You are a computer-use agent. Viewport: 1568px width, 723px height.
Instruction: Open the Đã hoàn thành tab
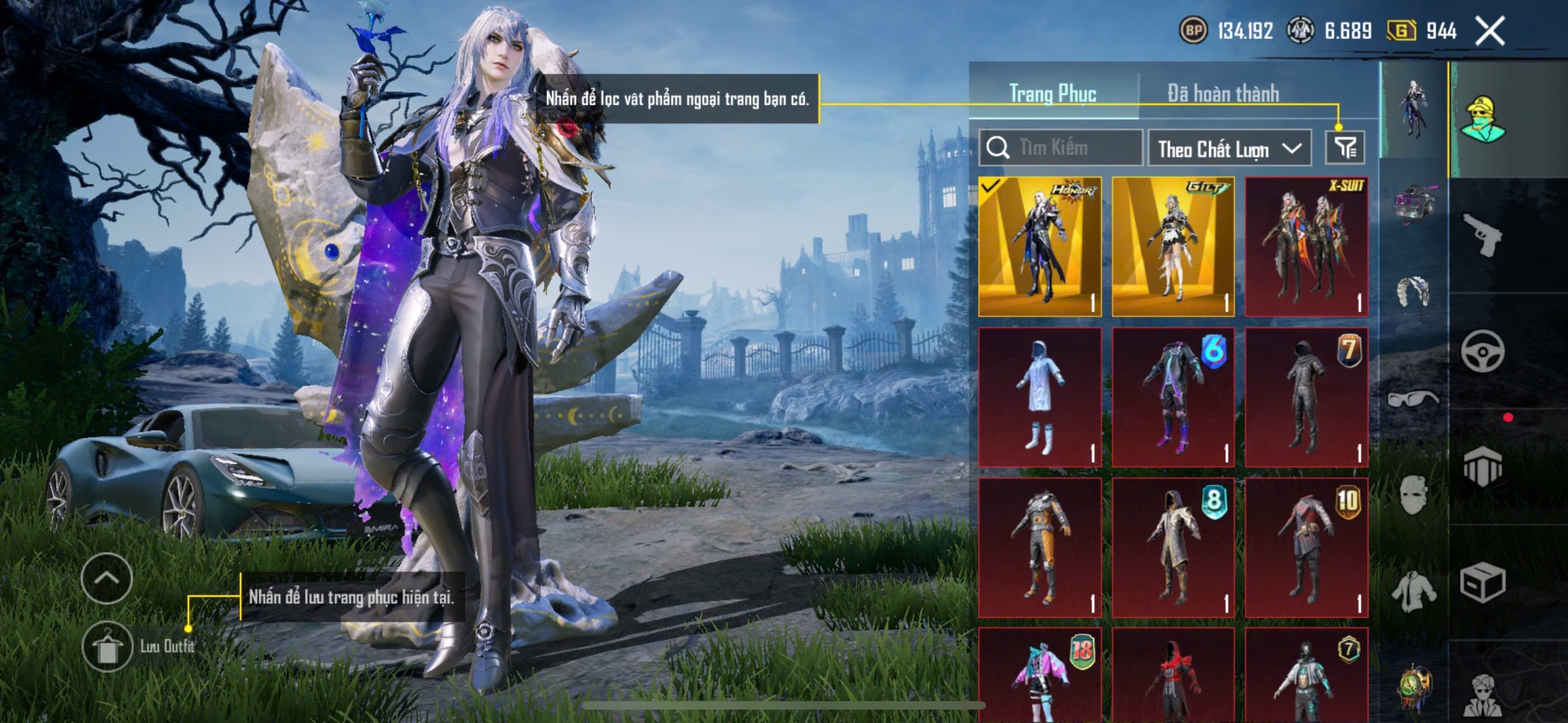(1223, 94)
